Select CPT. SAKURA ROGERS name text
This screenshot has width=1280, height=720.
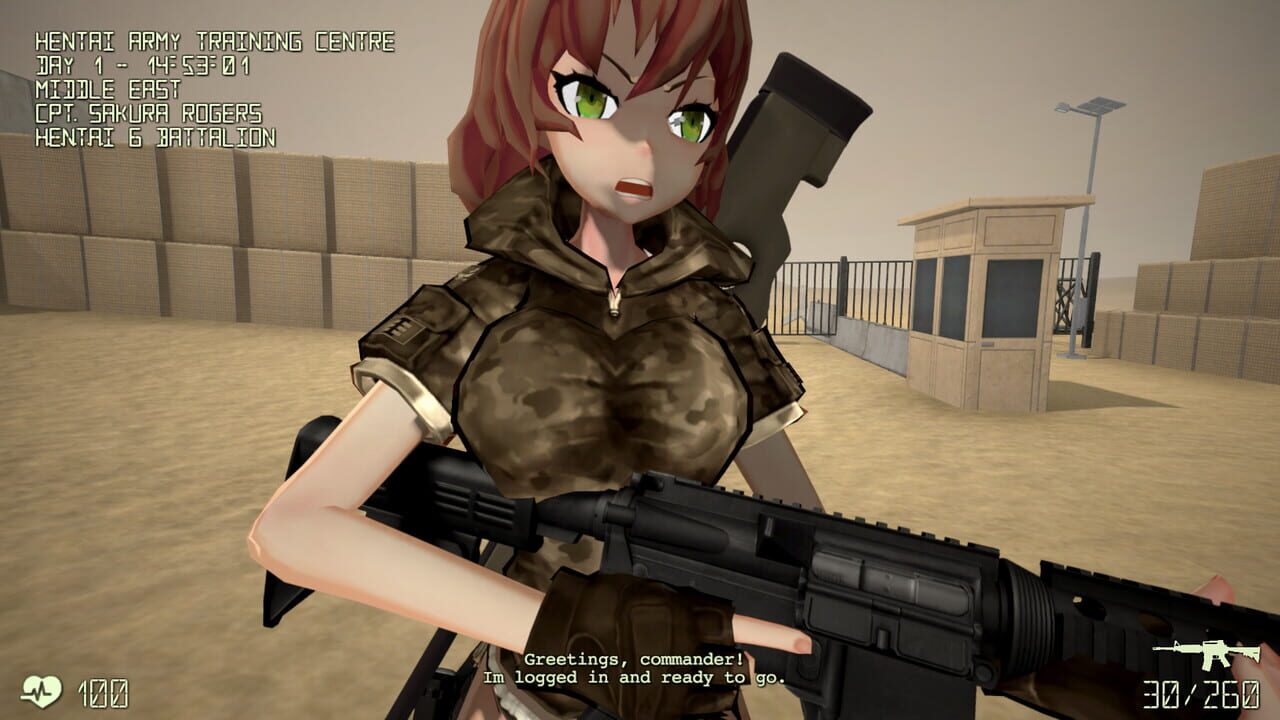tap(153, 115)
